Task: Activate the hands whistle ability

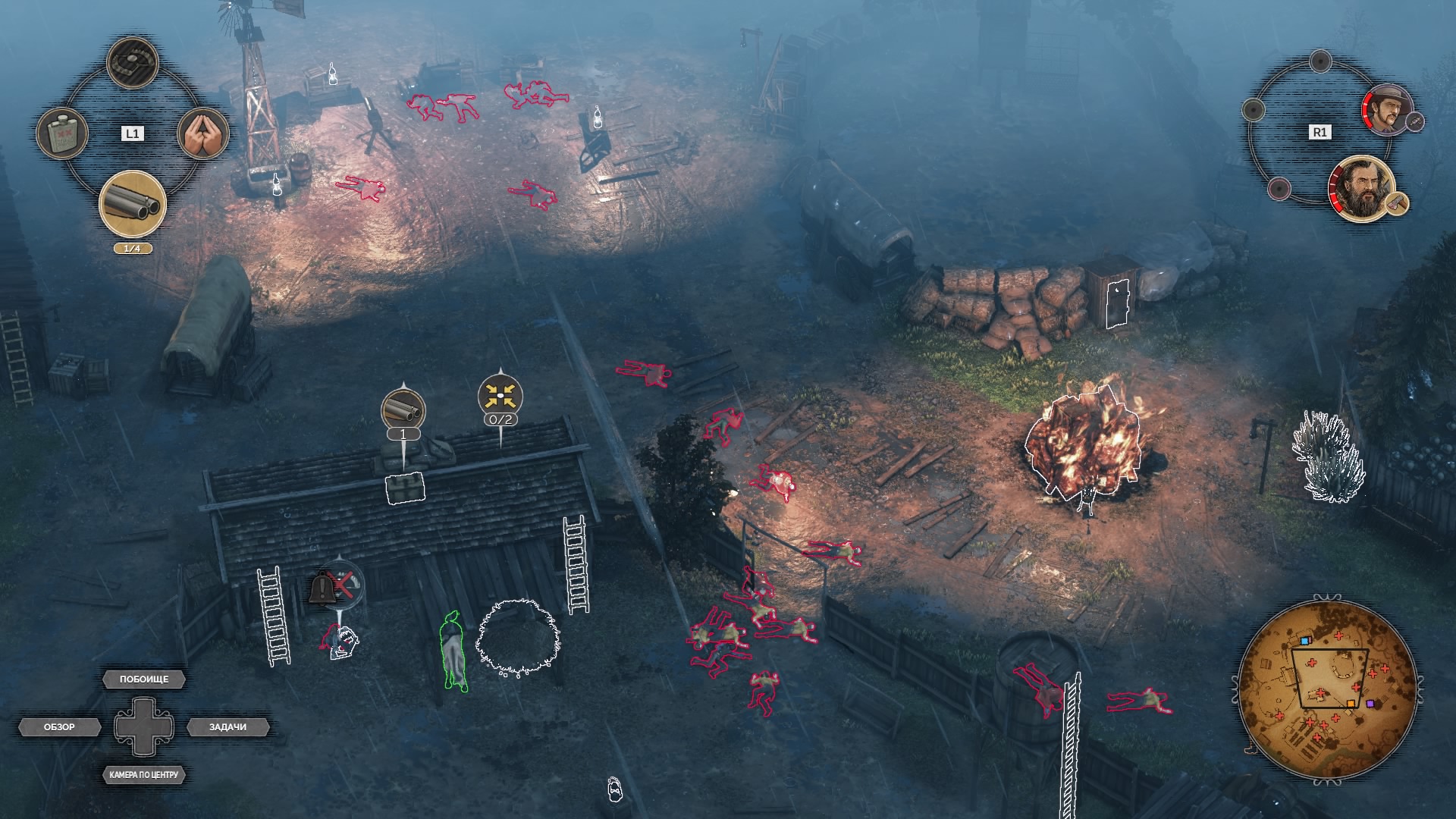Action: 203,134
